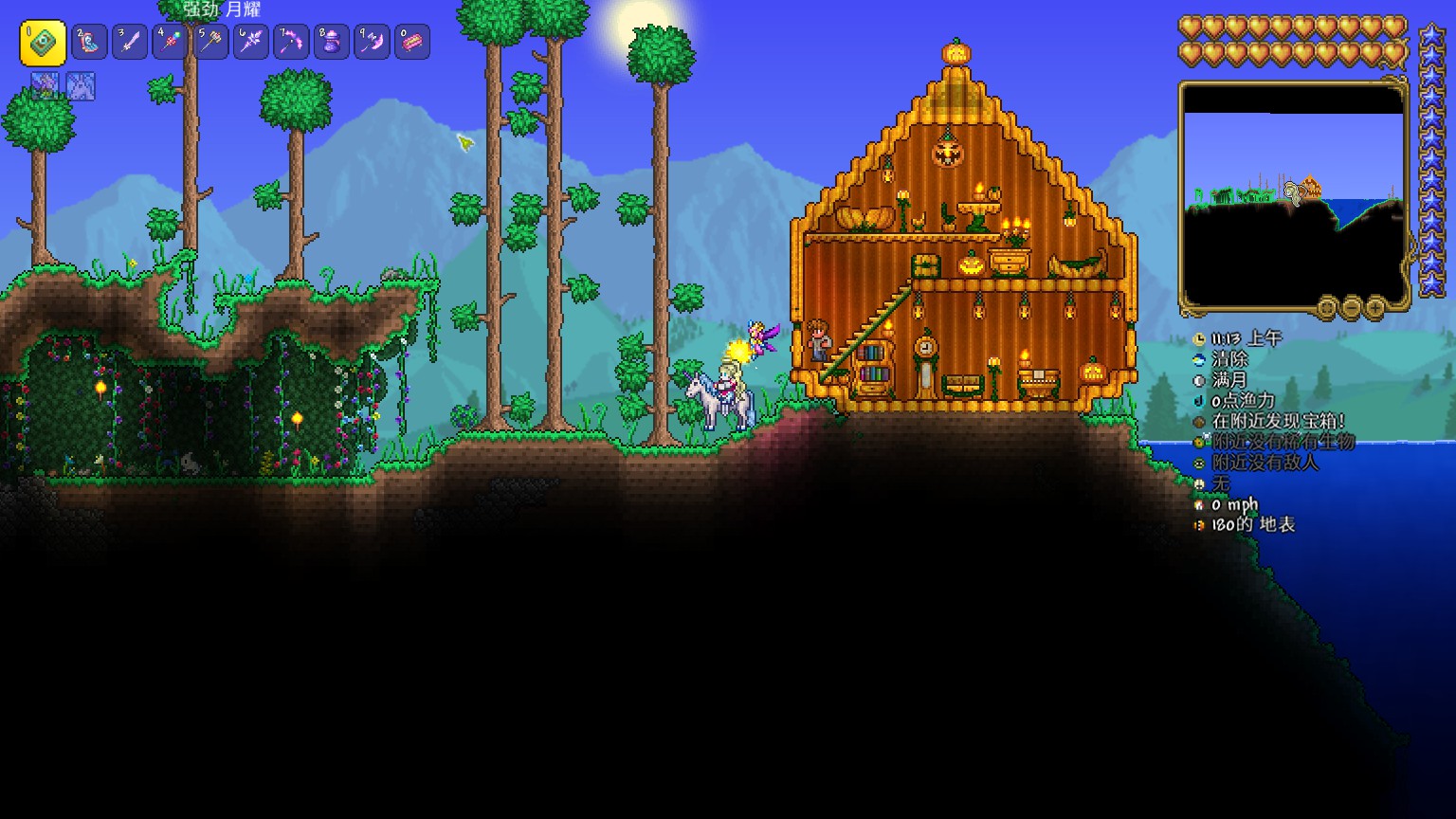Select the golden hammer in slot 5
The image size is (1456, 819).
210,43
